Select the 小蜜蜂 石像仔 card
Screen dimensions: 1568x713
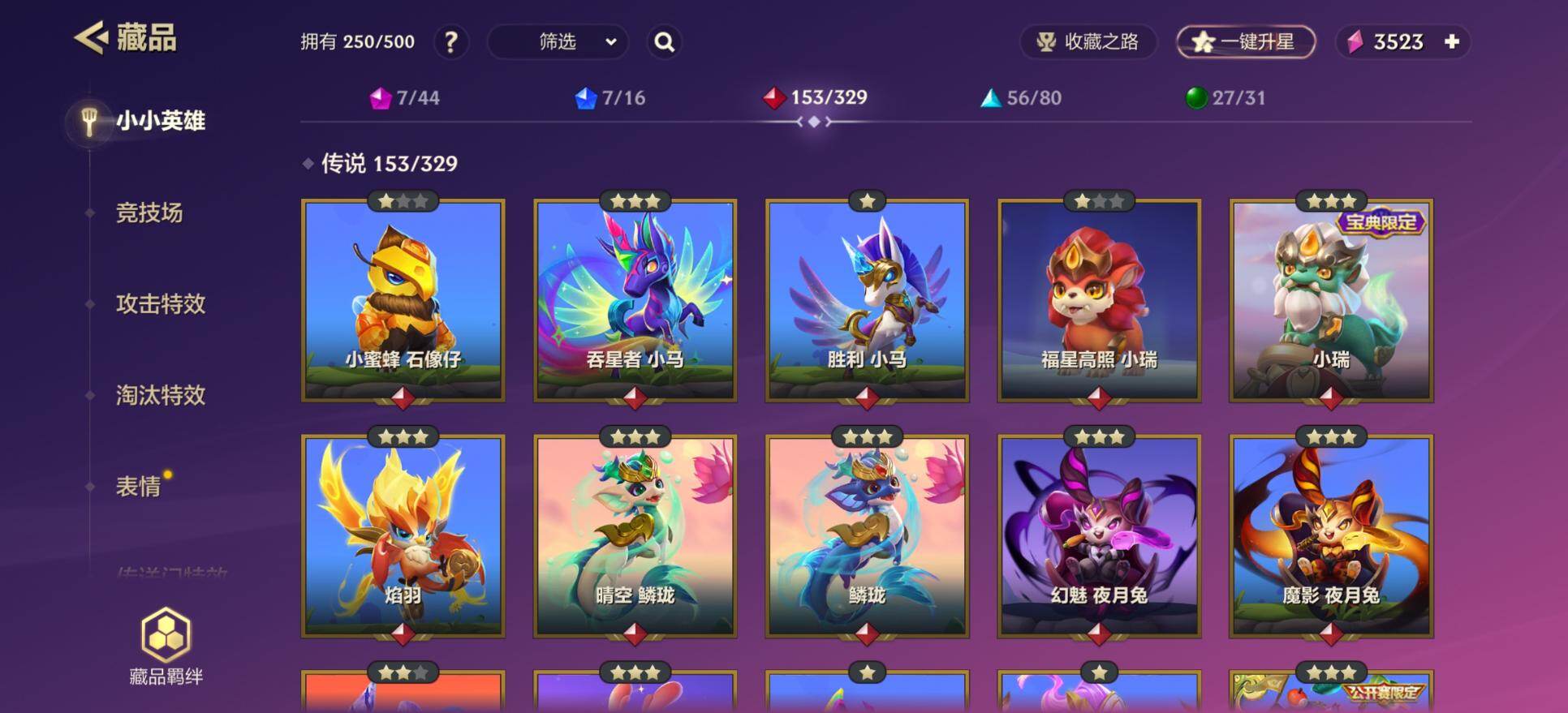click(403, 300)
